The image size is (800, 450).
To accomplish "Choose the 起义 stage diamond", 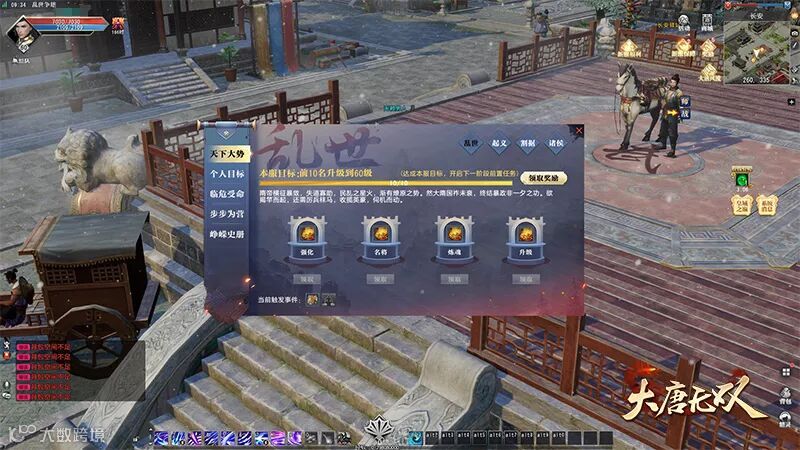I will point(501,144).
